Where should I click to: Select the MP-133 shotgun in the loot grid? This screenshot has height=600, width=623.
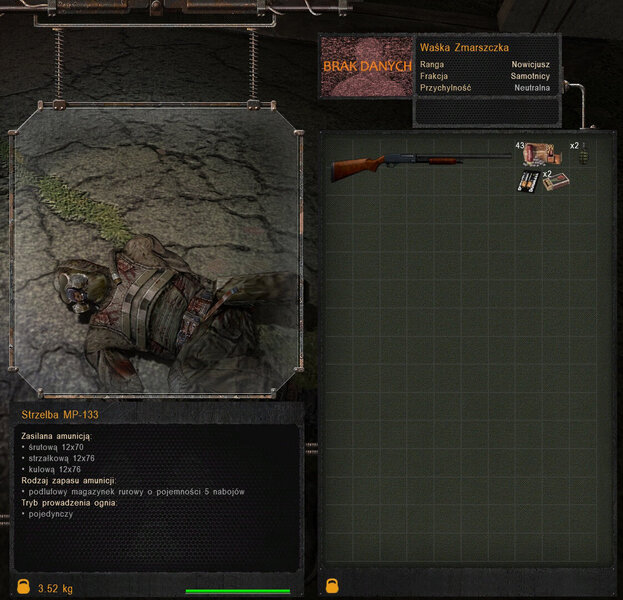[420, 165]
